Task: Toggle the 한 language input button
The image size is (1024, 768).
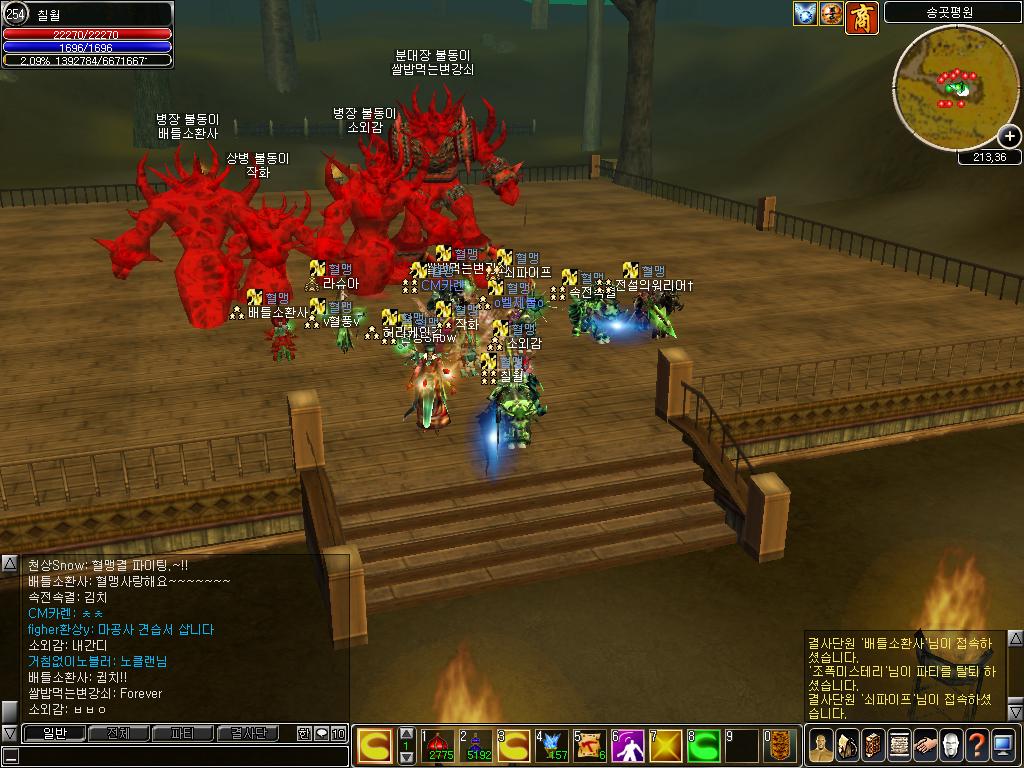Action: (x=304, y=734)
